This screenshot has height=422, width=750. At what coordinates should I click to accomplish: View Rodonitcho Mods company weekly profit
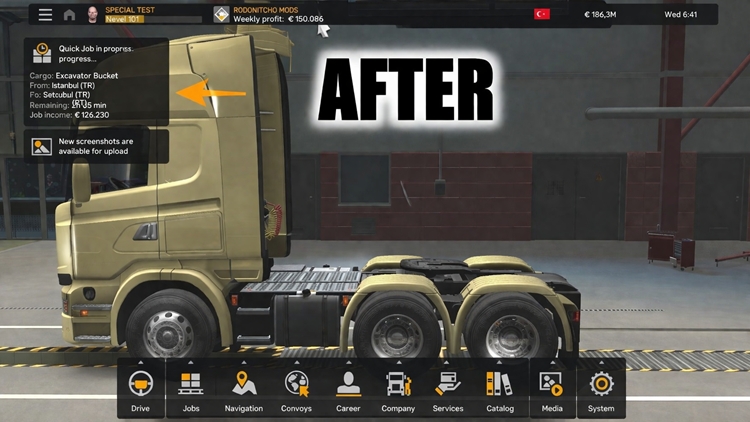[x=270, y=14]
